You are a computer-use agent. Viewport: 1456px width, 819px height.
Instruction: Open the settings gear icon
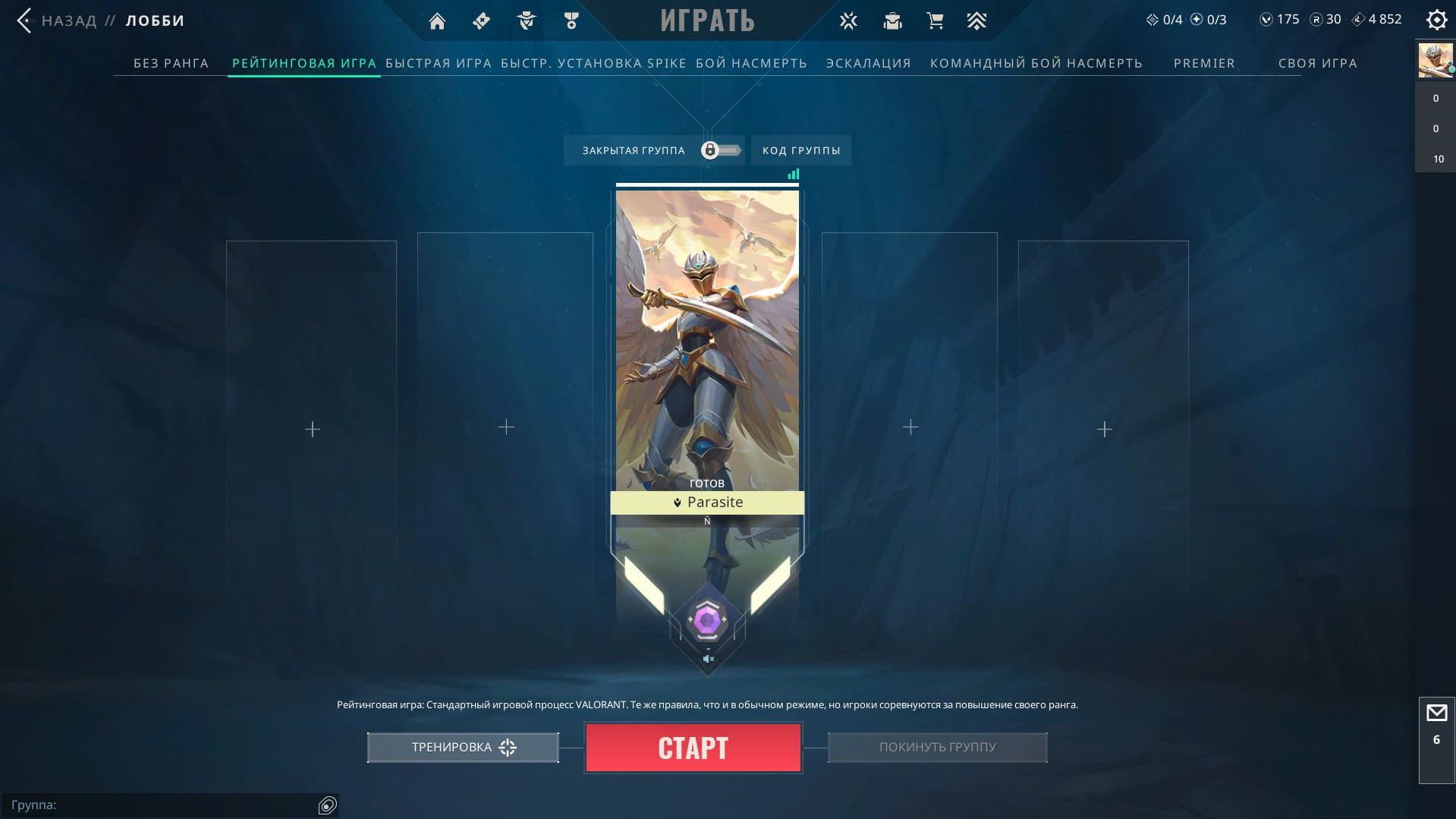click(x=1436, y=20)
